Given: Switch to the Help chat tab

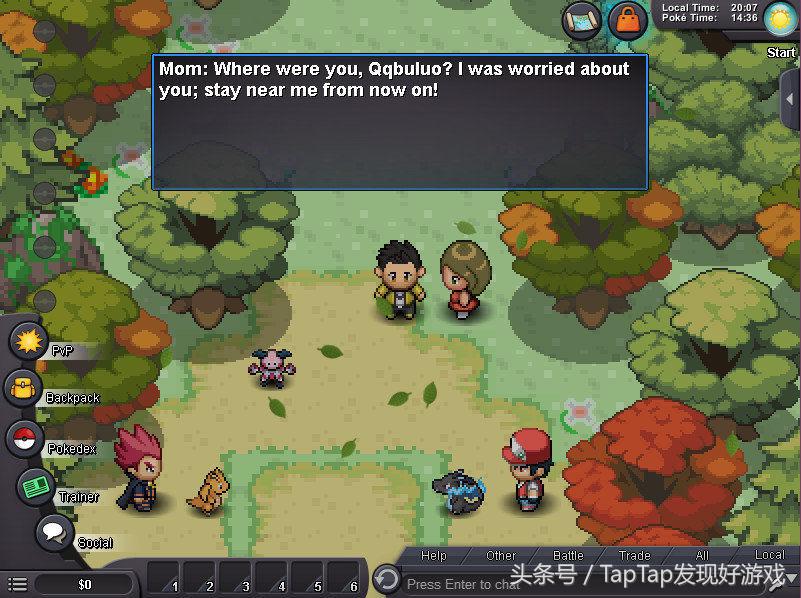Looking at the screenshot, I should (x=434, y=556).
